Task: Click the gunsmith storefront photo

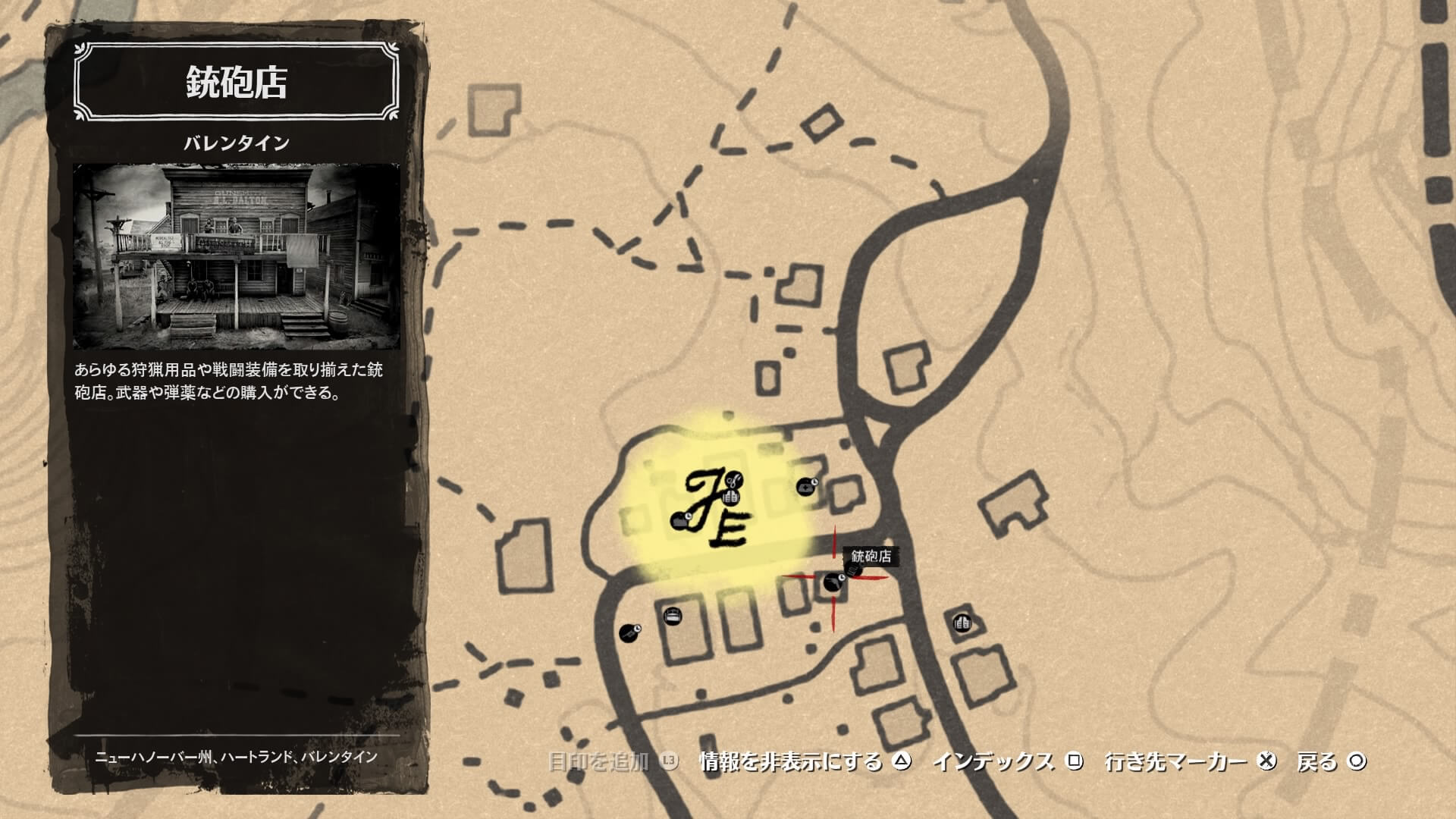Action: click(236, 256)
